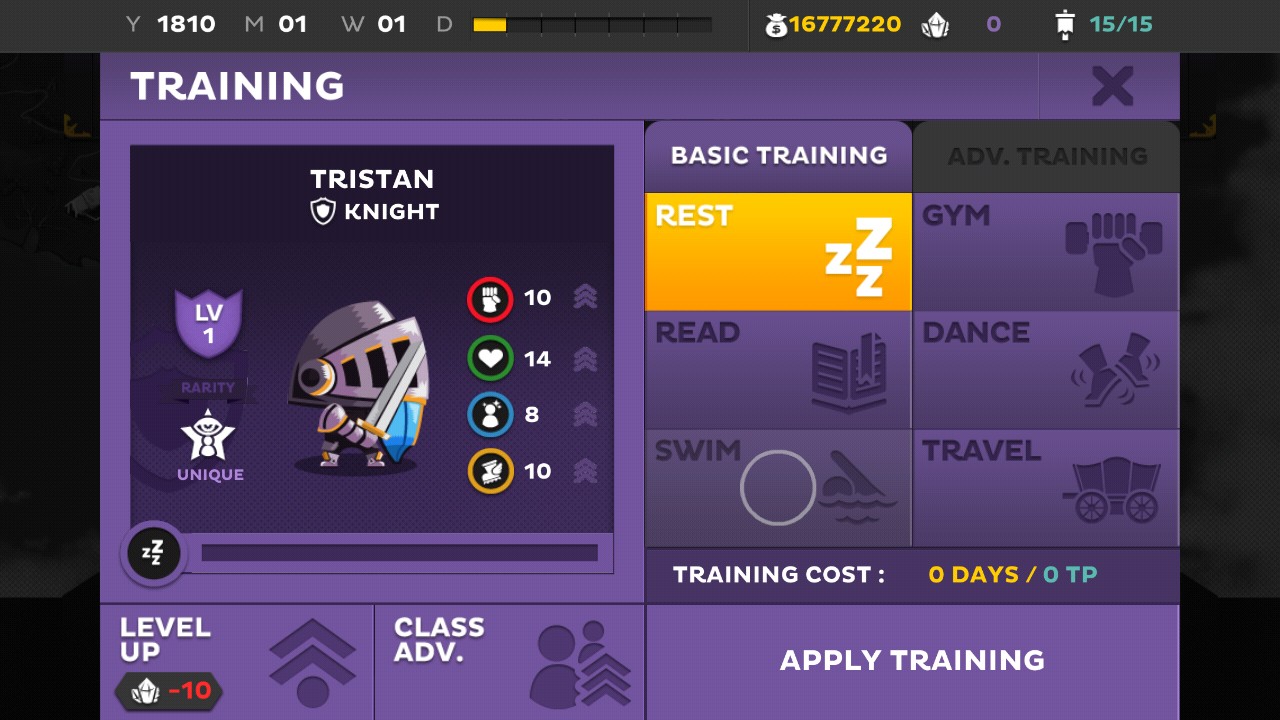Viewport: 1280px width, 720px height.
Task: Click the red fist strength stat icon
Action: click(490, 299)
